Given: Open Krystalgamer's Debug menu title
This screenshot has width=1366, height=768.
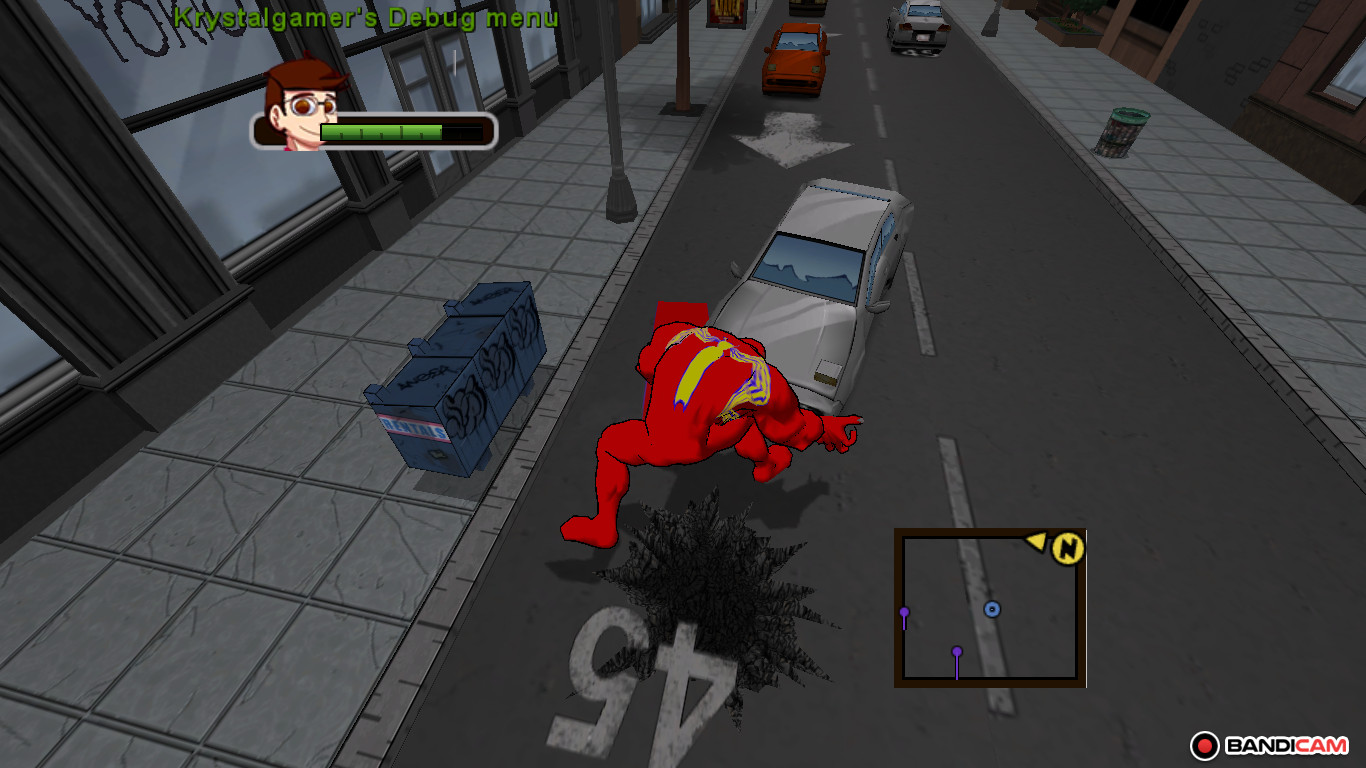Looking at the screenshot, I should click(366, 17).
